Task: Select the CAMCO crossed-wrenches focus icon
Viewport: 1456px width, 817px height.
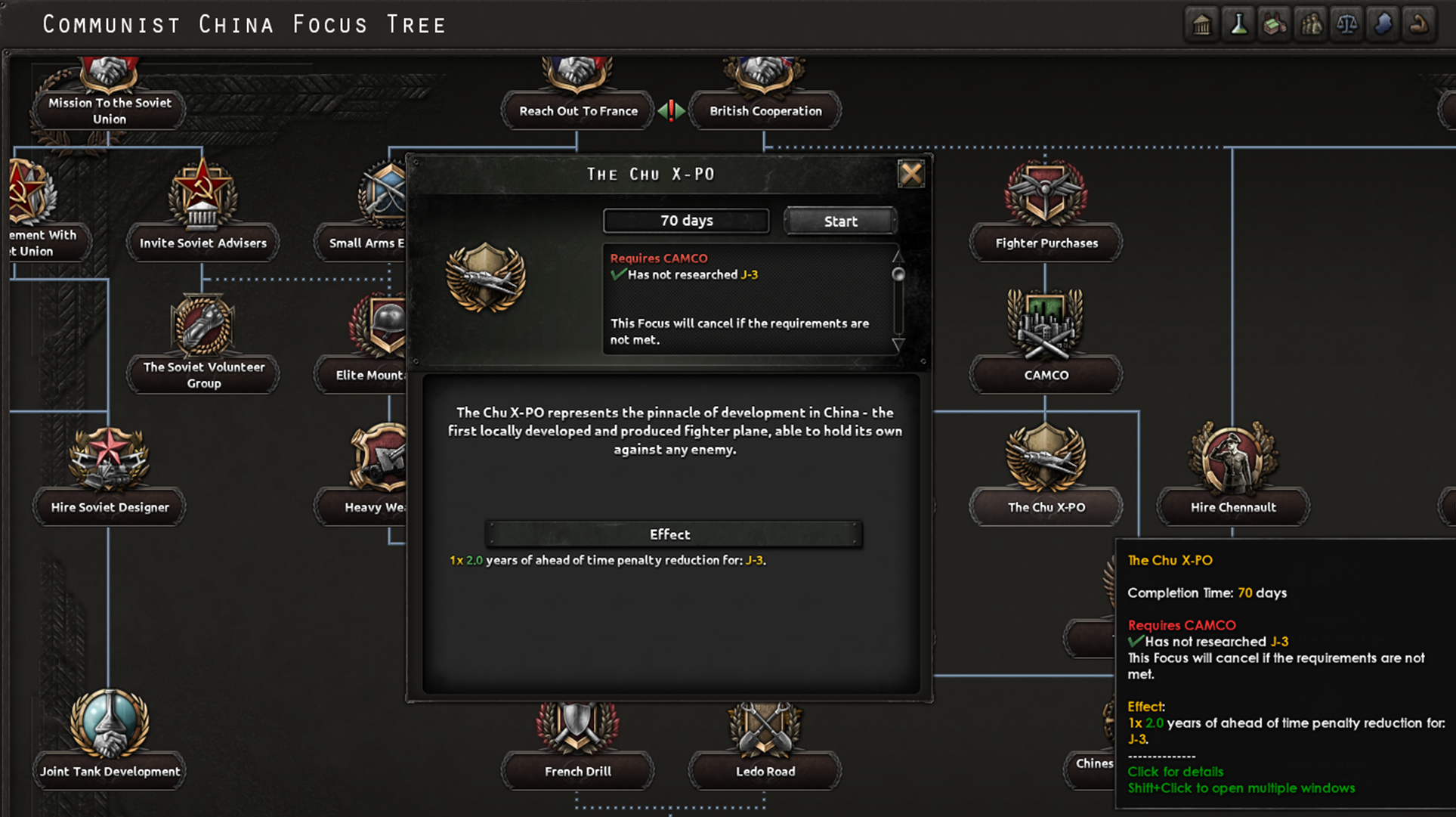Action: point(1046,325)
